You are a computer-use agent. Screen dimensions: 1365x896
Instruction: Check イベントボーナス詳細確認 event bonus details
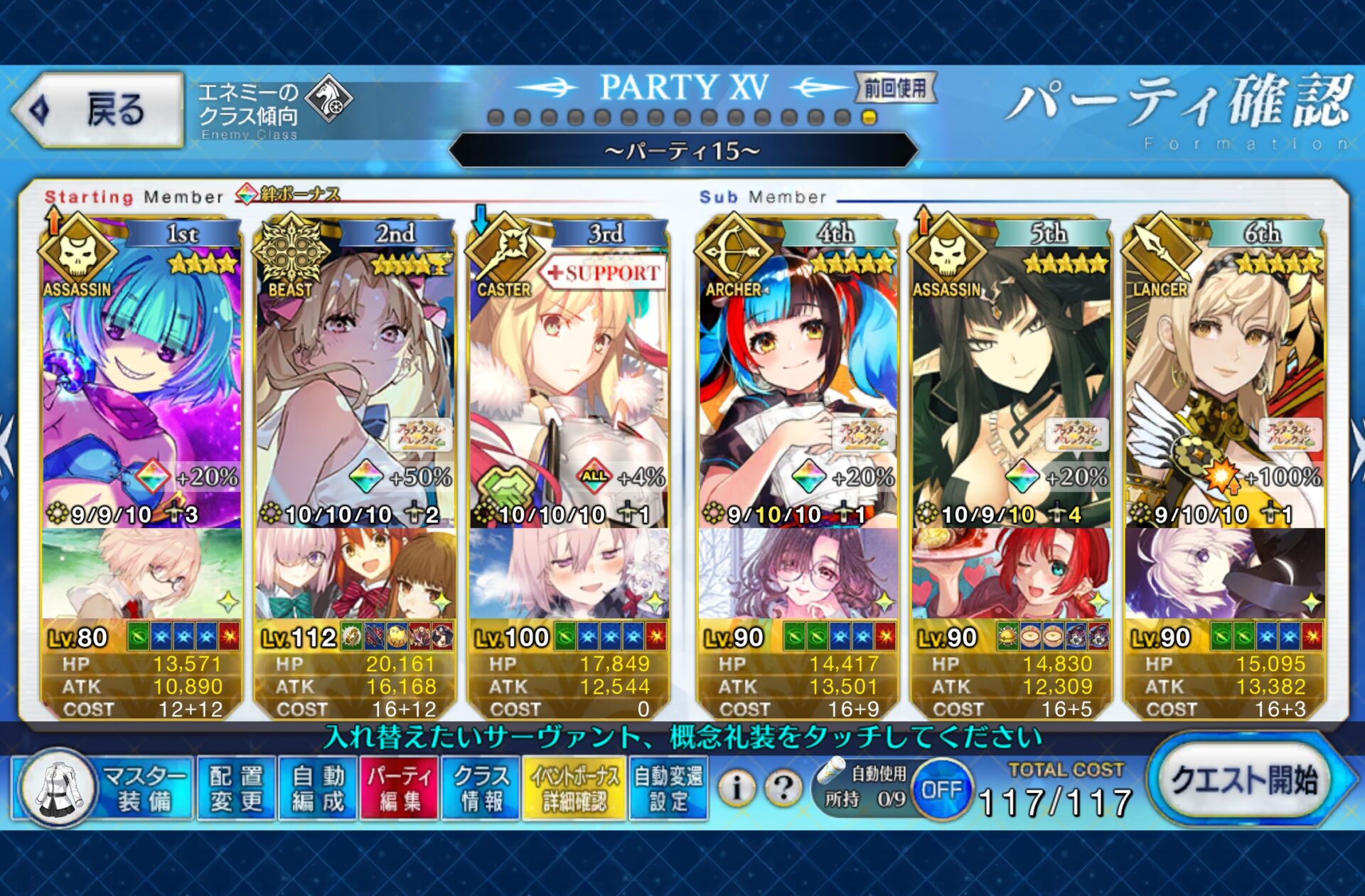[574, 788]
